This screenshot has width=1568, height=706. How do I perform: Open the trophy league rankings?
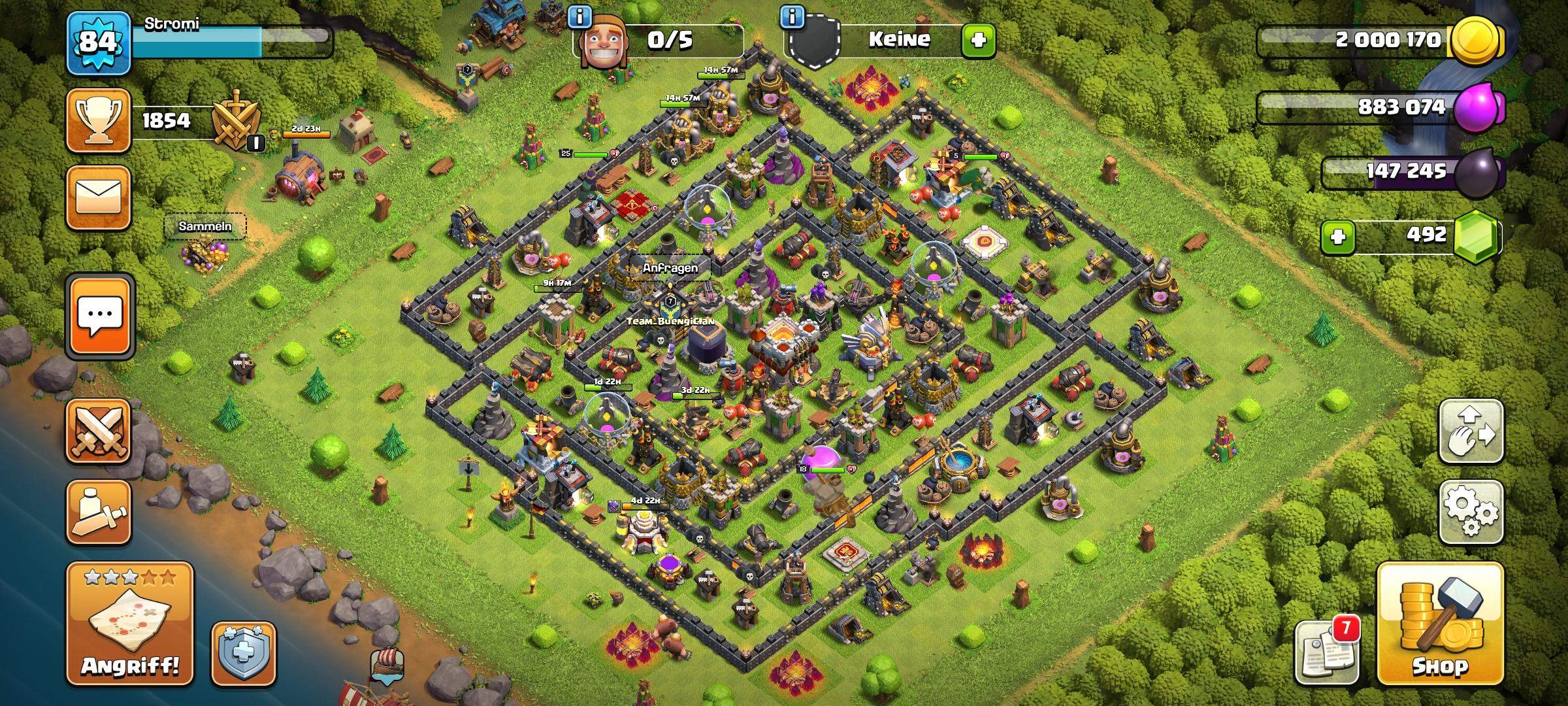coord(98,120)
